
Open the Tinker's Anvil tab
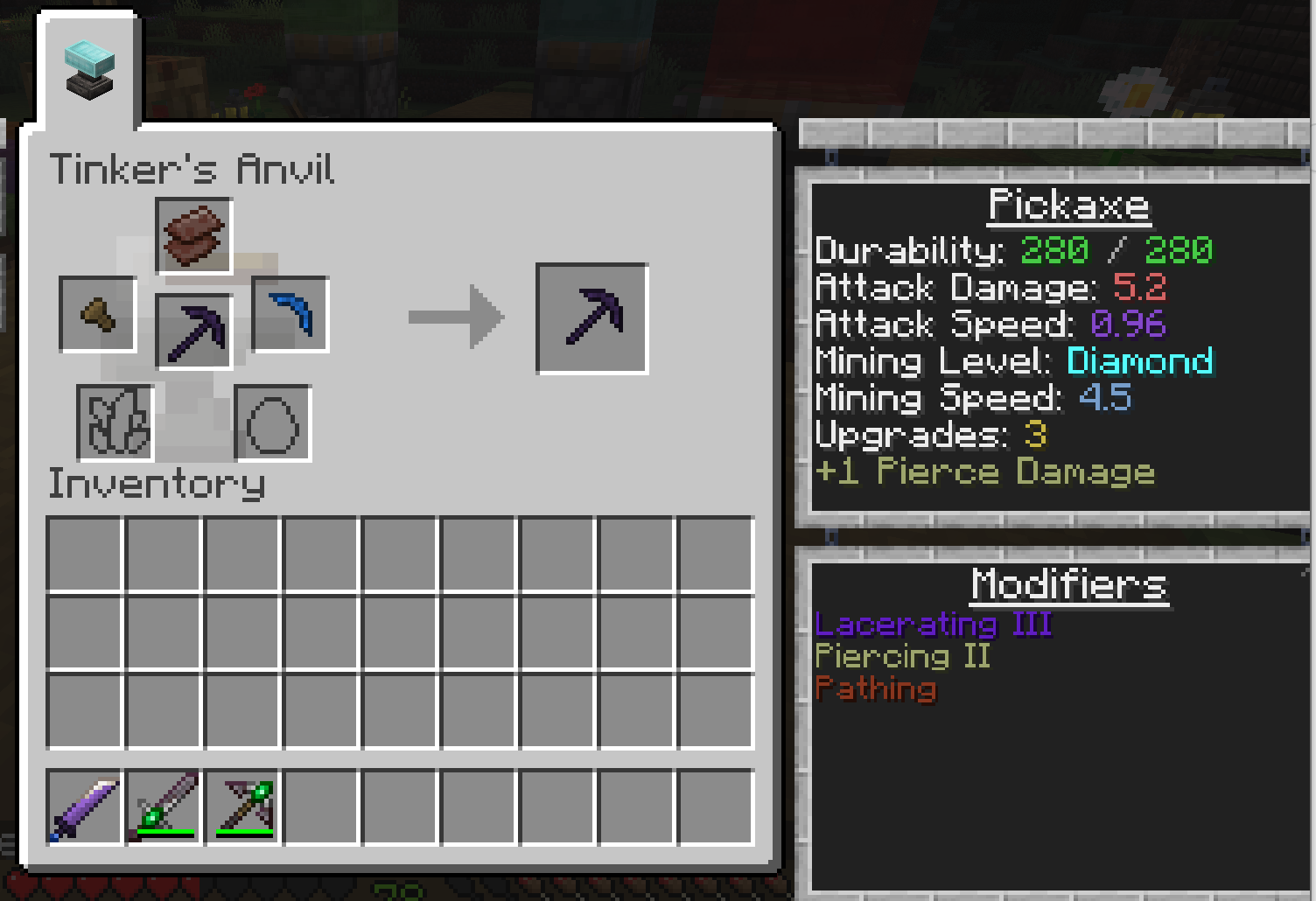coord(89,72)
